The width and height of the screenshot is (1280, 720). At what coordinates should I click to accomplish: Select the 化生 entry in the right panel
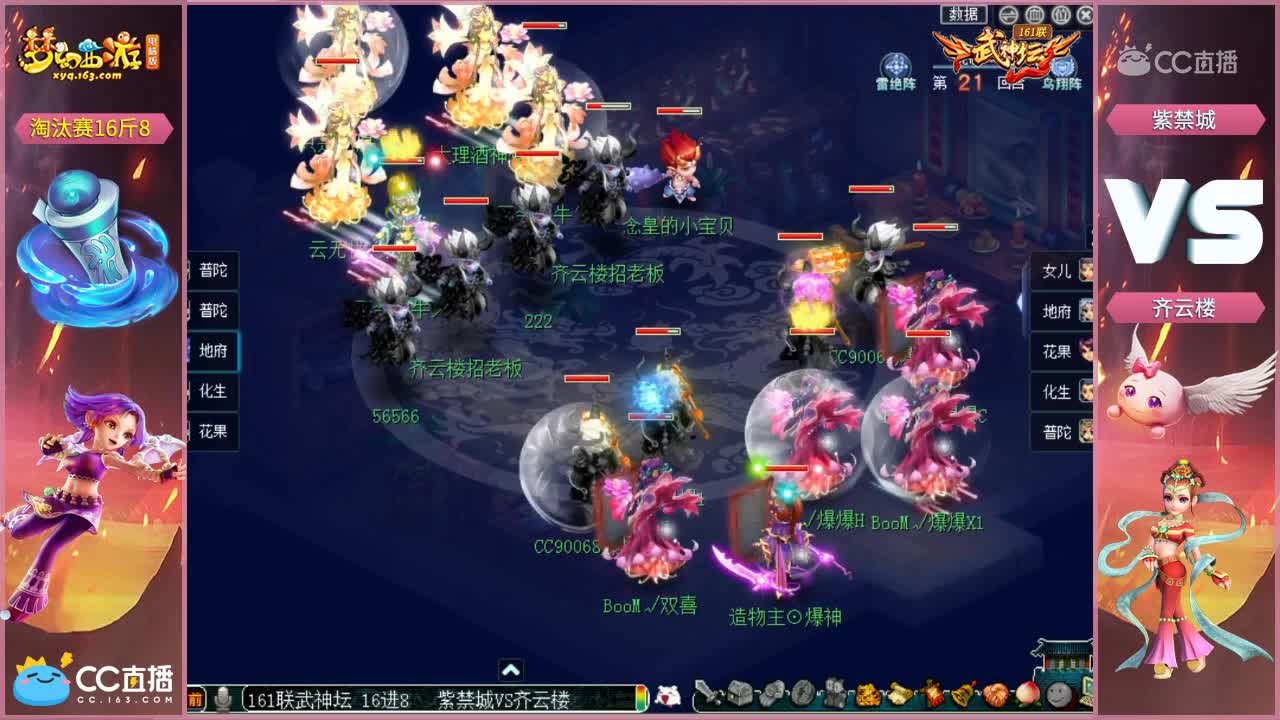[1058, 392]
